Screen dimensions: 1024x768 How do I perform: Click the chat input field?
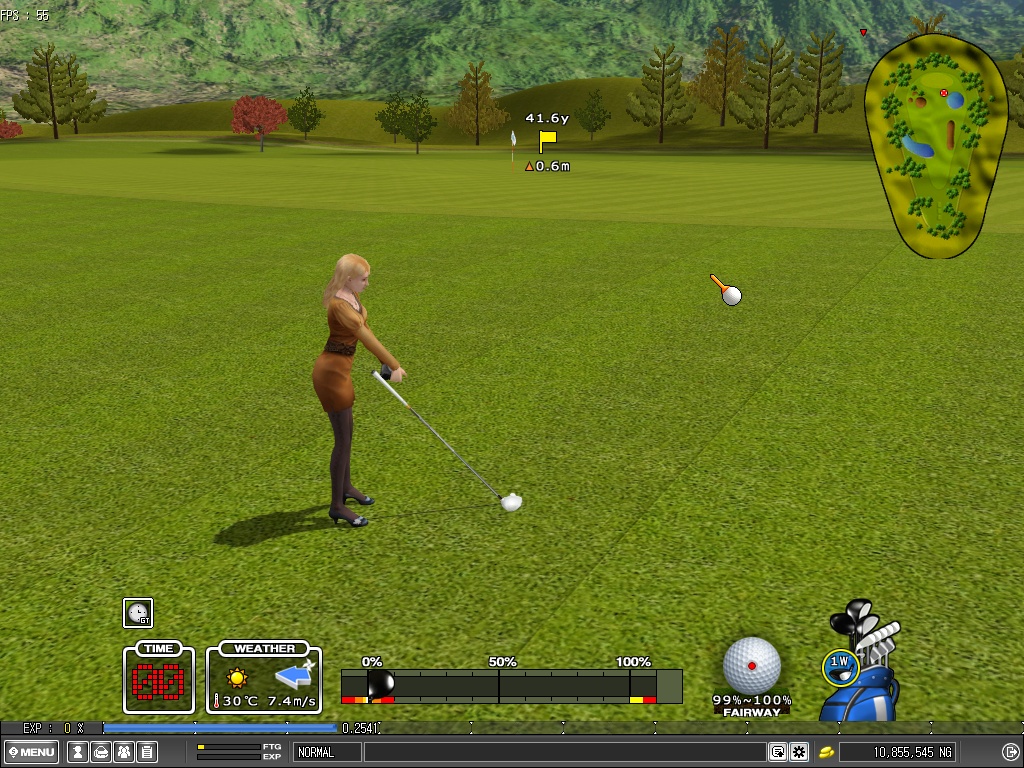[x=564, y=752]
